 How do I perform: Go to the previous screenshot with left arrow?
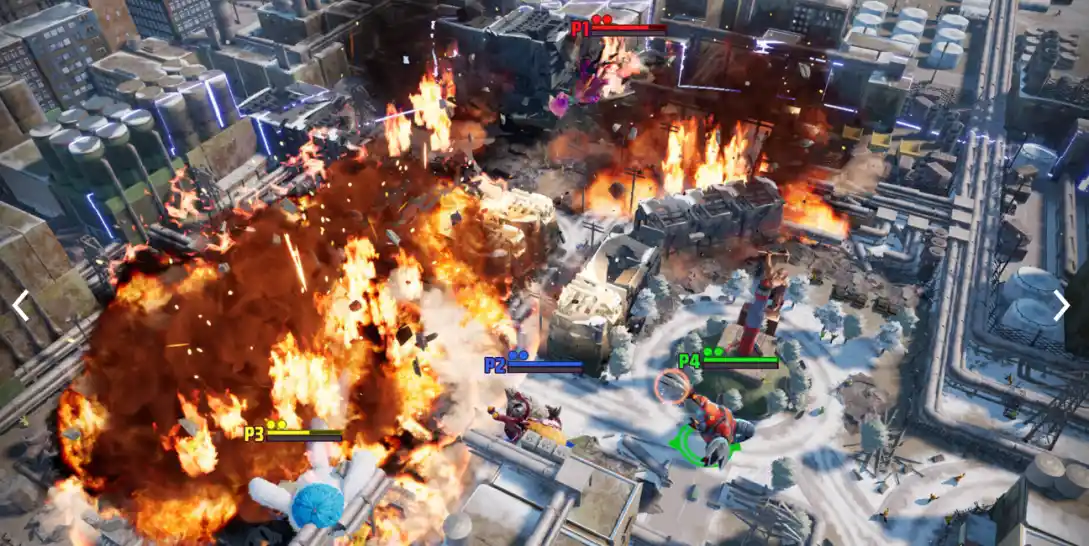pos(20,306)
